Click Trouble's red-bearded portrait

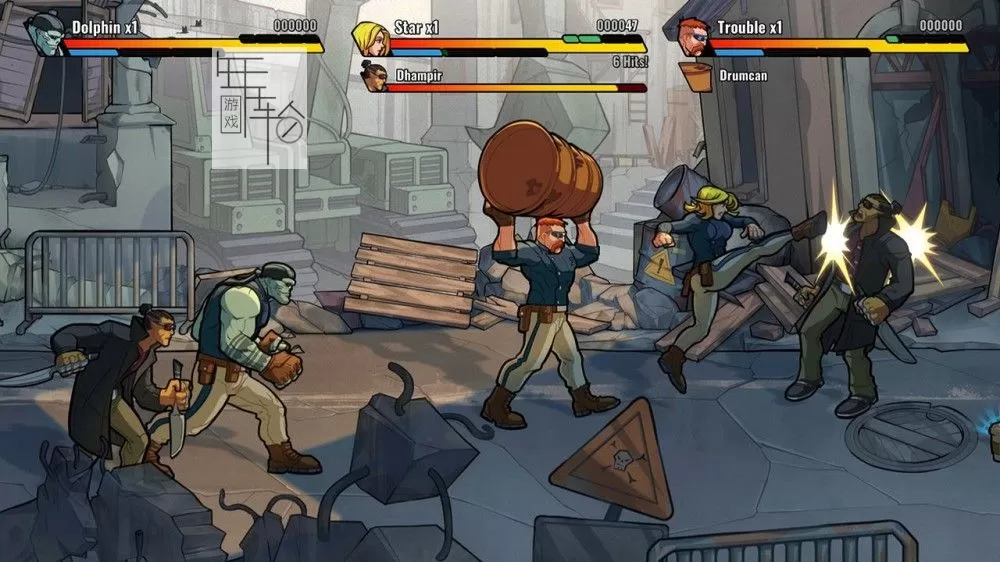pyautogui.click(x=692, y=38)
